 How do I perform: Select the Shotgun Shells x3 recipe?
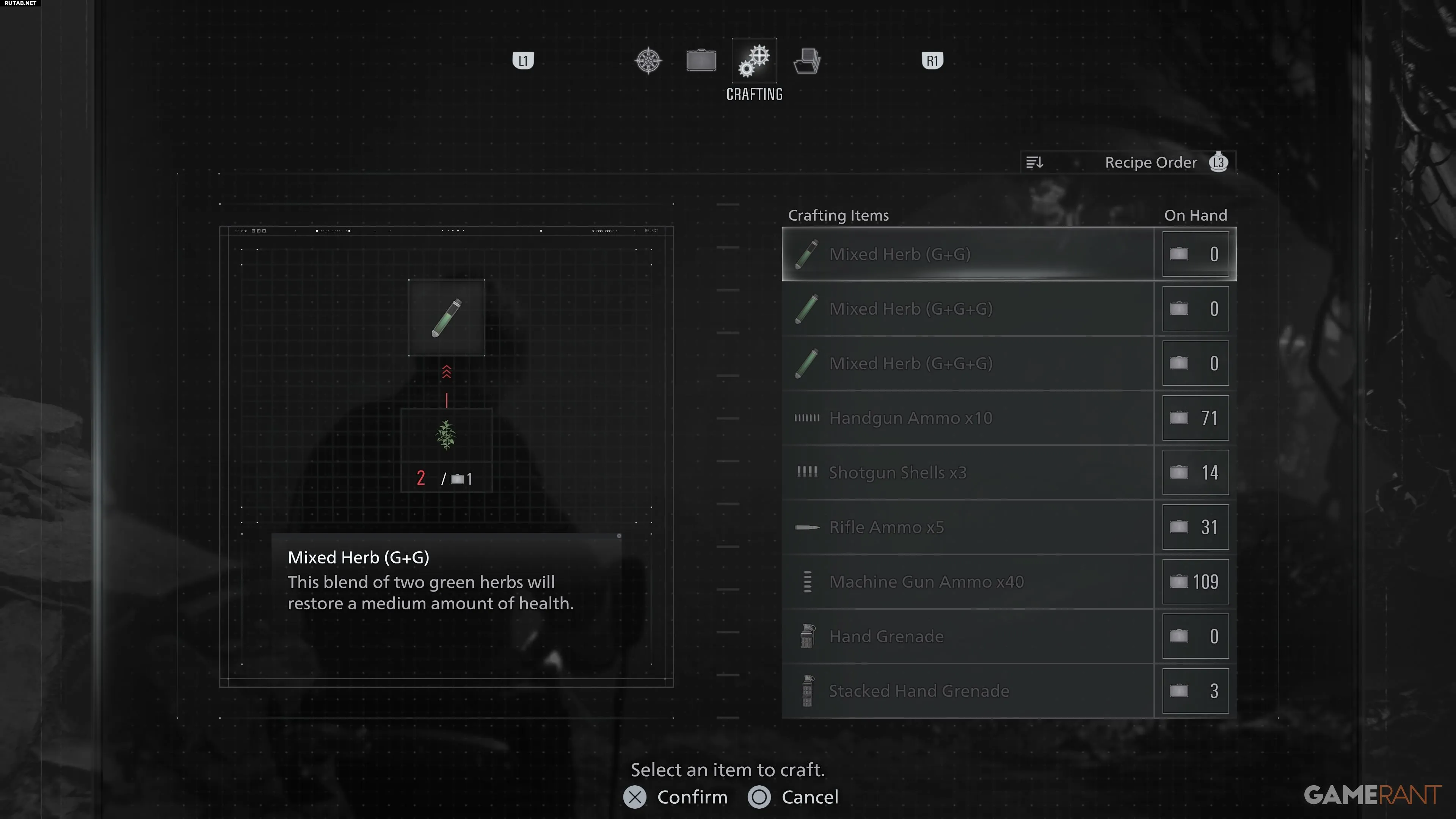pos(968,472)
